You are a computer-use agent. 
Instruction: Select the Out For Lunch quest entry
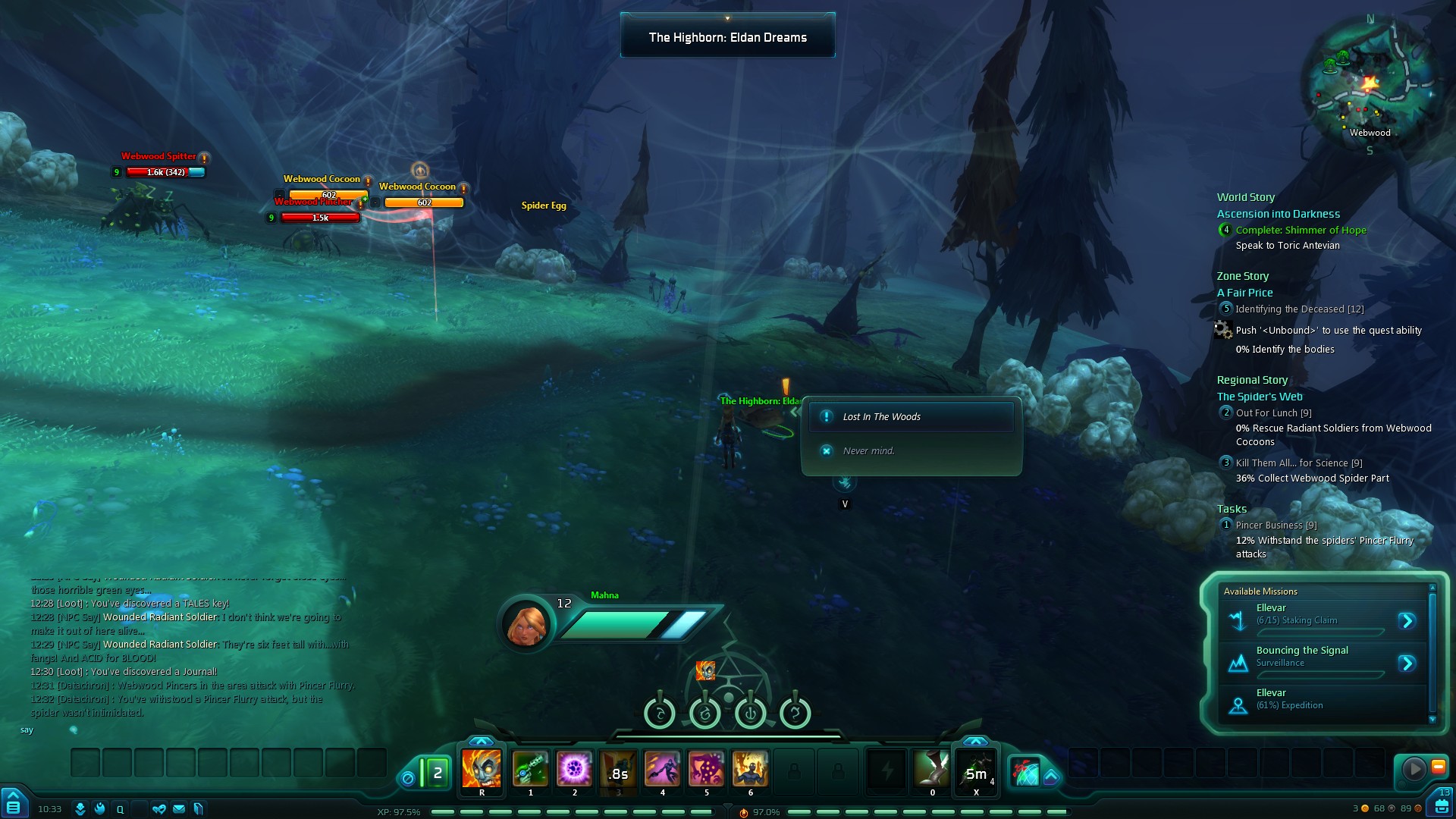point(1272,413)
